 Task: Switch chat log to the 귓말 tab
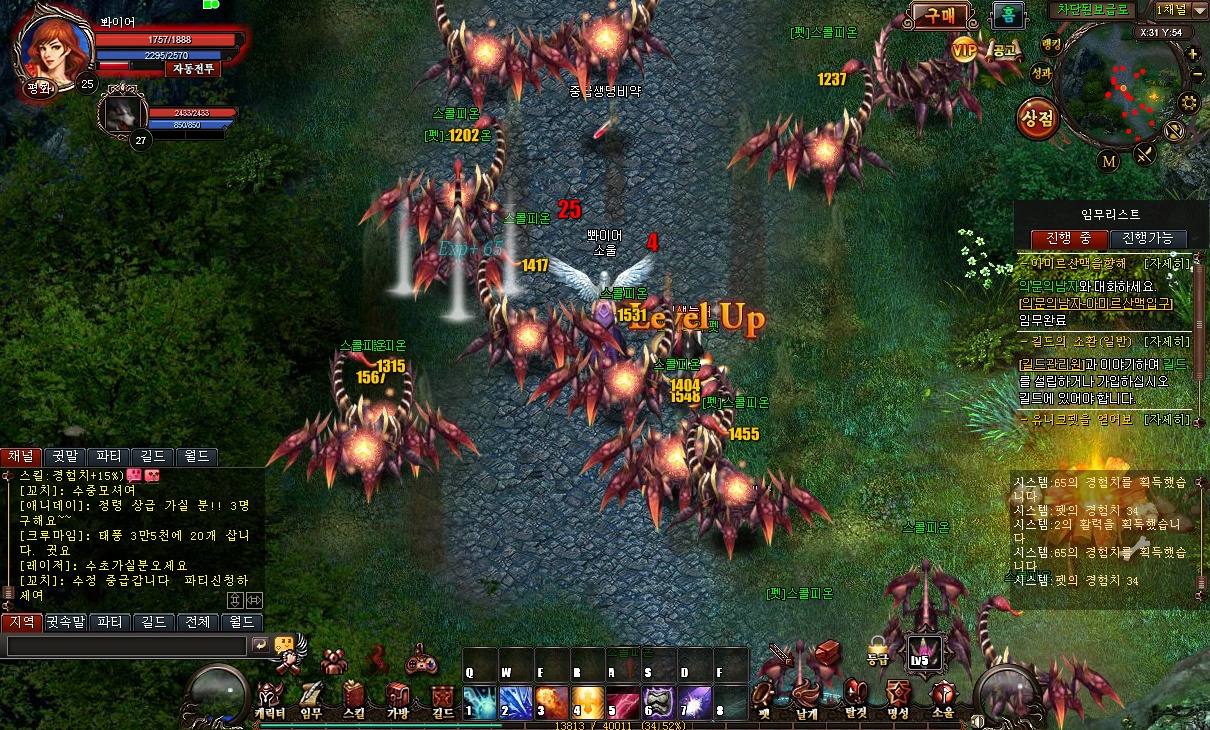pos(65,456)
